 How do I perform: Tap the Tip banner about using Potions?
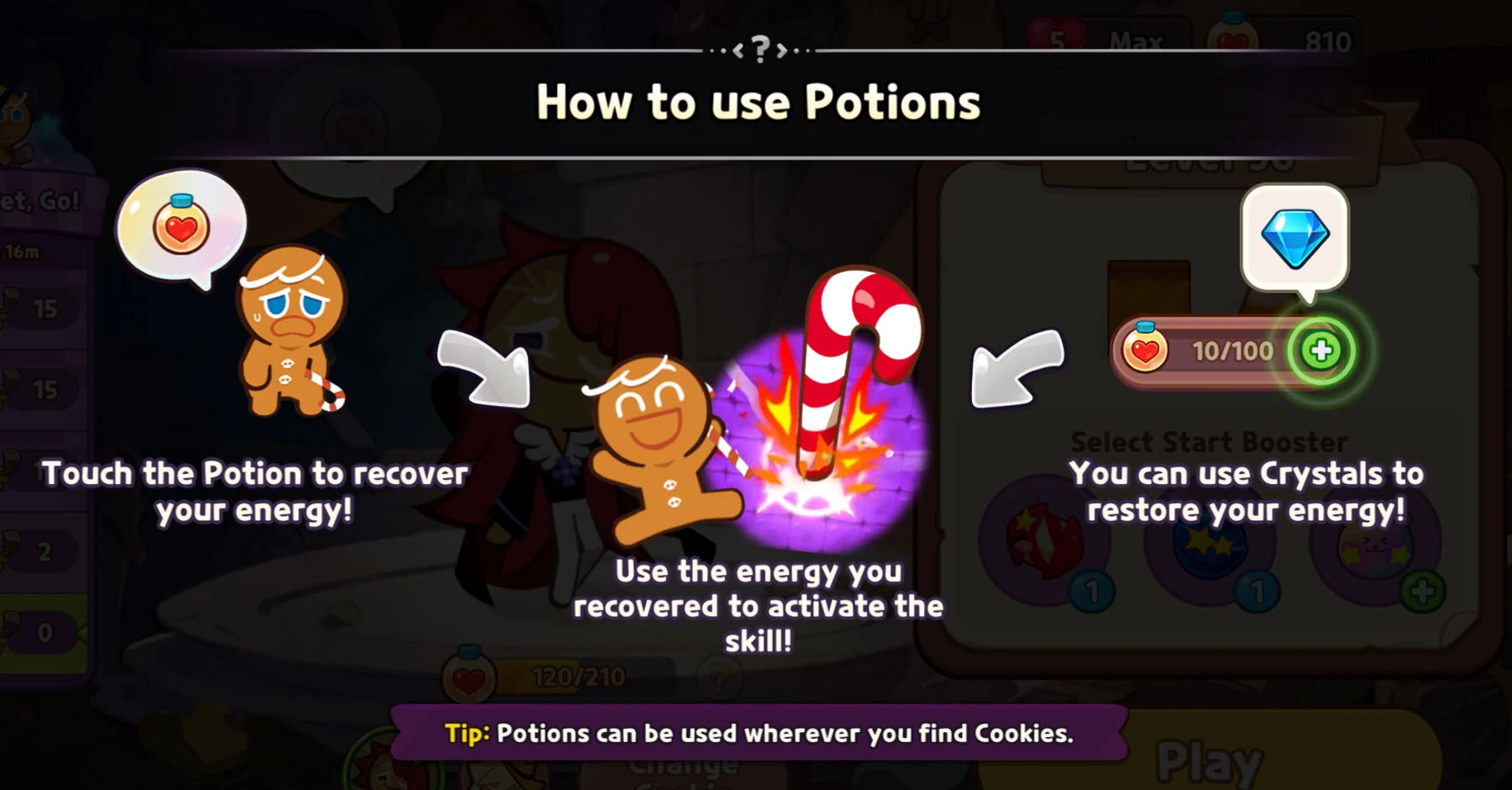(x=754, y=733)
